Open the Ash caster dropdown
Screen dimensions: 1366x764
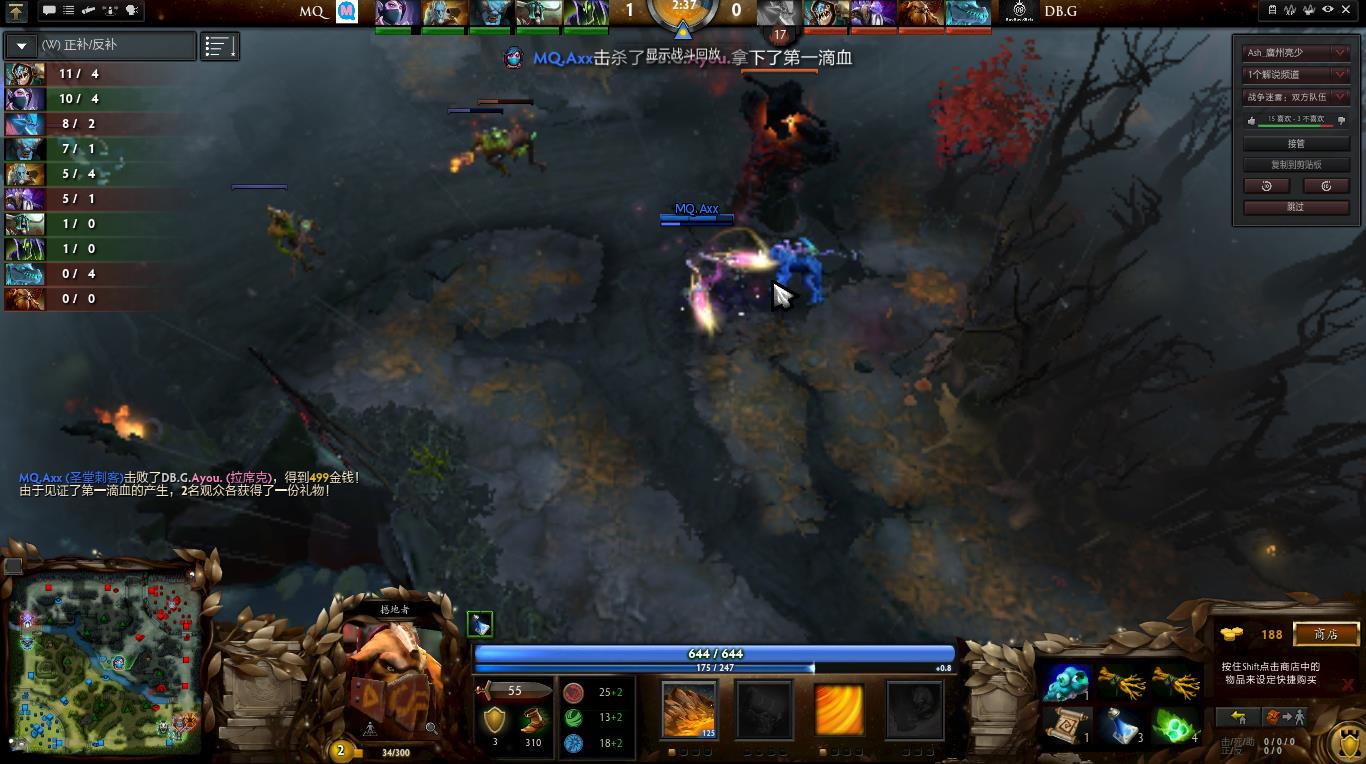[x=1296, y=52]
